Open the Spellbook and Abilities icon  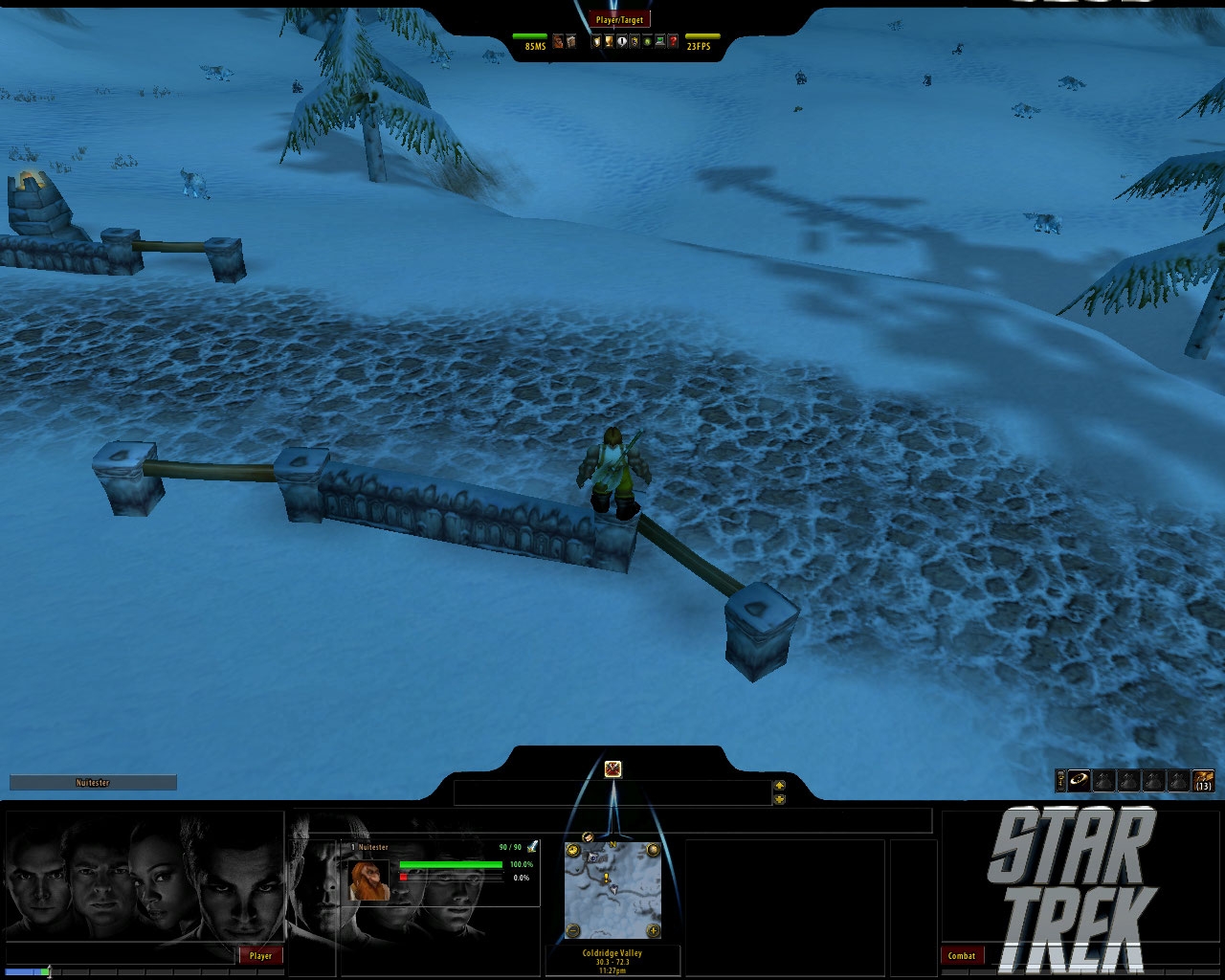[x=570, y=41]
